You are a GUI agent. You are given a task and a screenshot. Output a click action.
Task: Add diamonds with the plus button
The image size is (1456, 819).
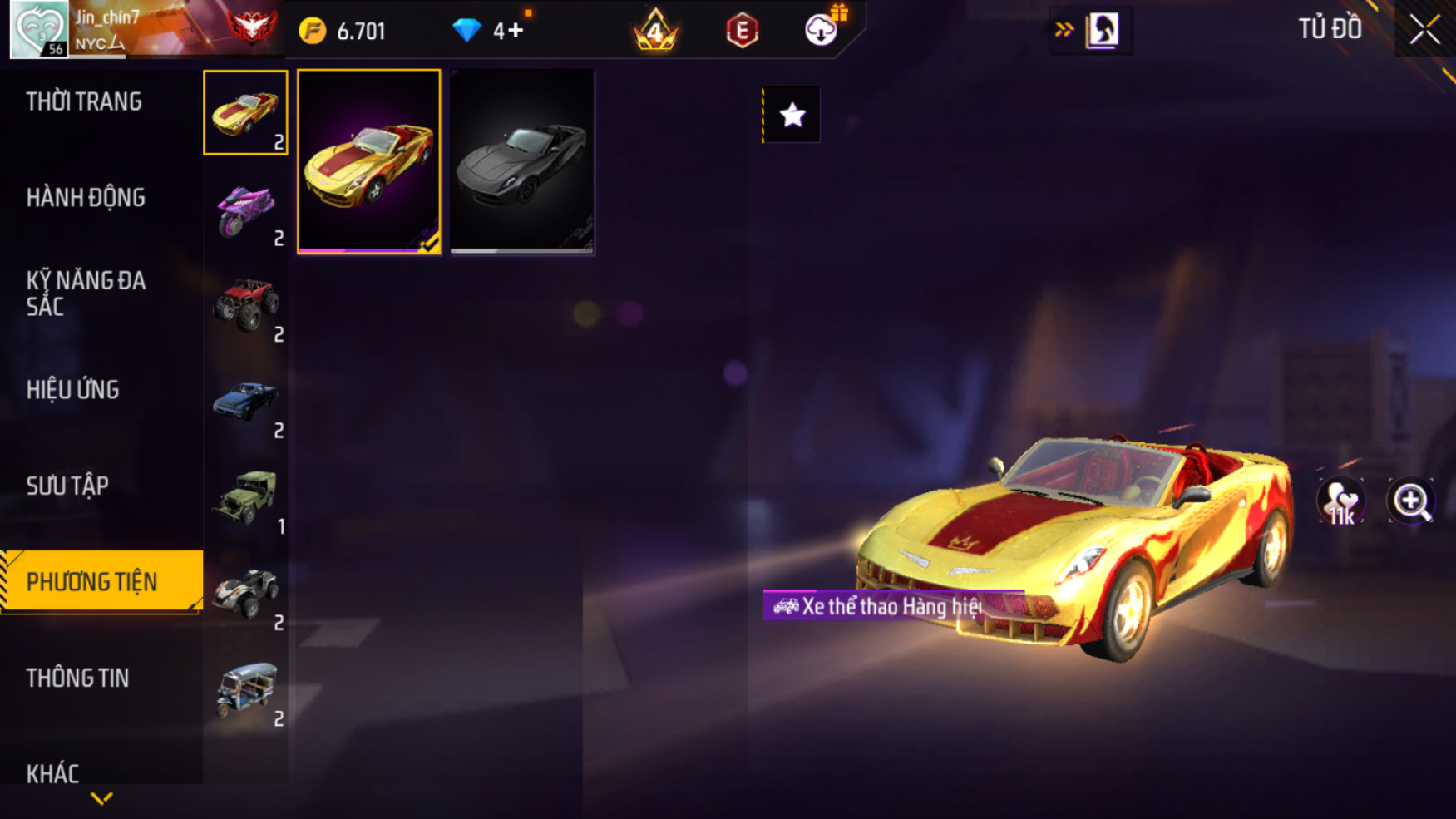click(516, 31)
